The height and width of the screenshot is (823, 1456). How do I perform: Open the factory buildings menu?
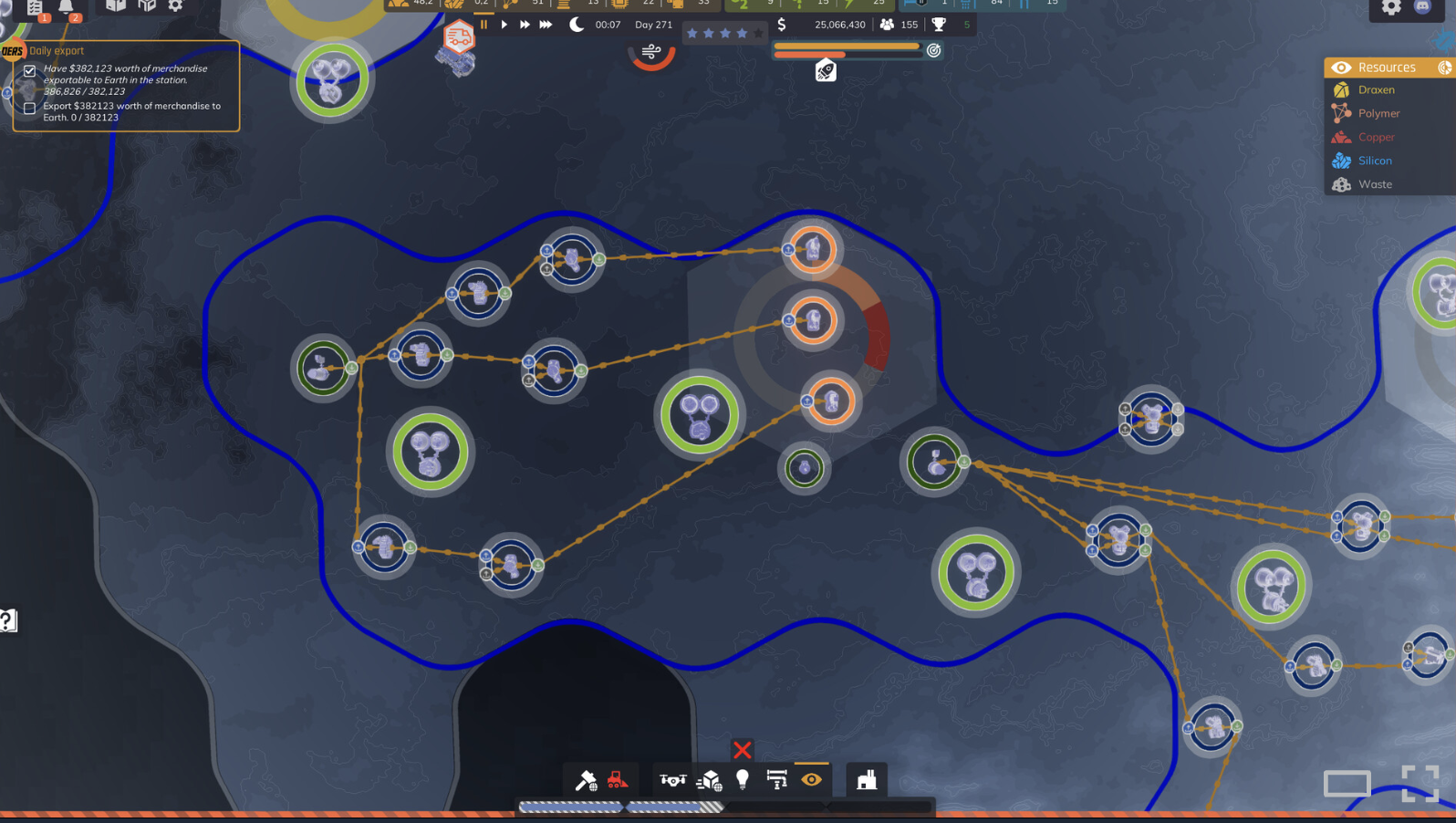point(865,780)
